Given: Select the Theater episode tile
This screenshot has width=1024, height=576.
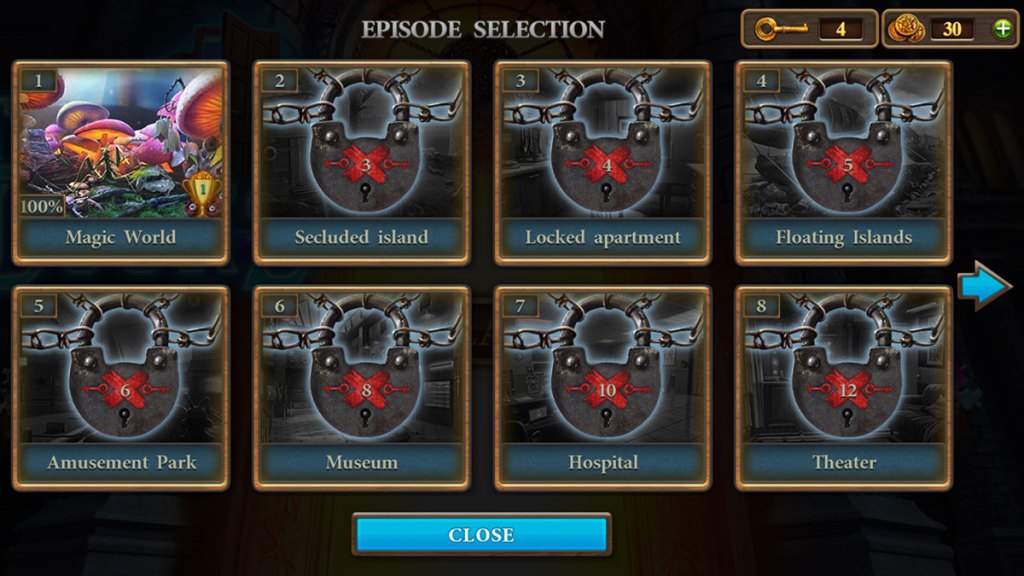Looking at the screenshot, I should pyautogui.click(x=843, y=388).
